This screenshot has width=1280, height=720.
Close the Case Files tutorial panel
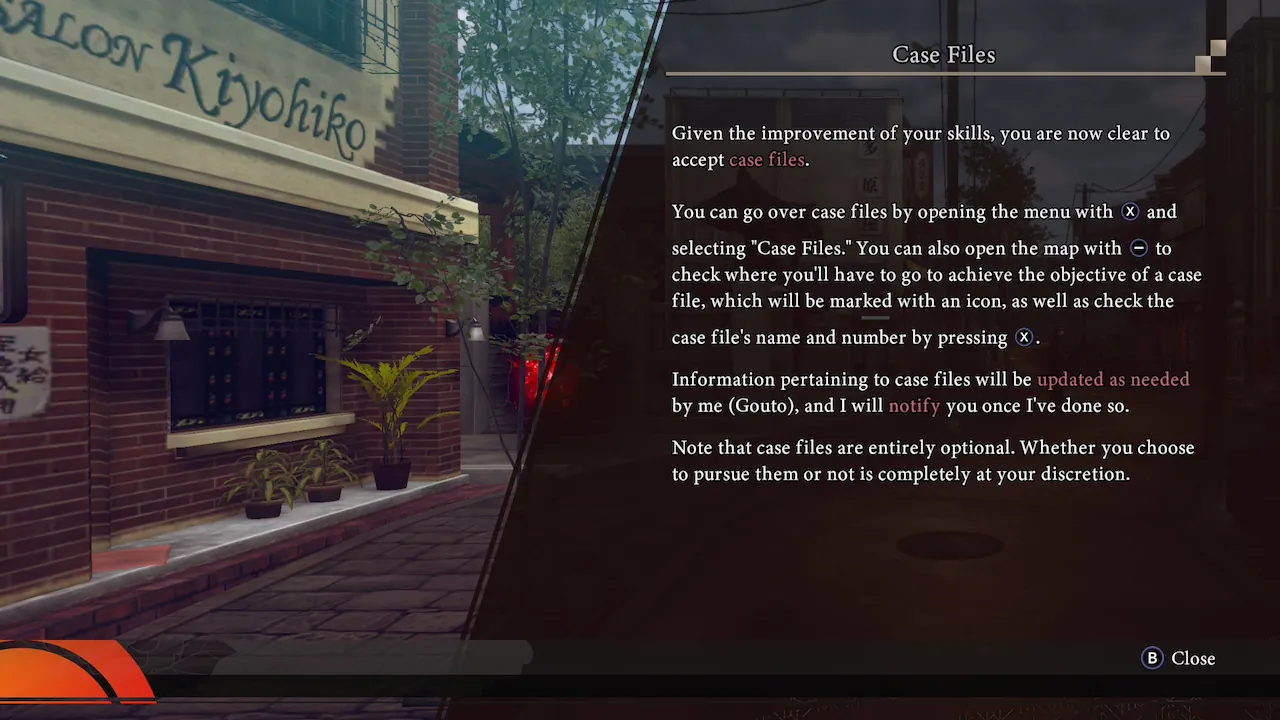coord(1179,658)
